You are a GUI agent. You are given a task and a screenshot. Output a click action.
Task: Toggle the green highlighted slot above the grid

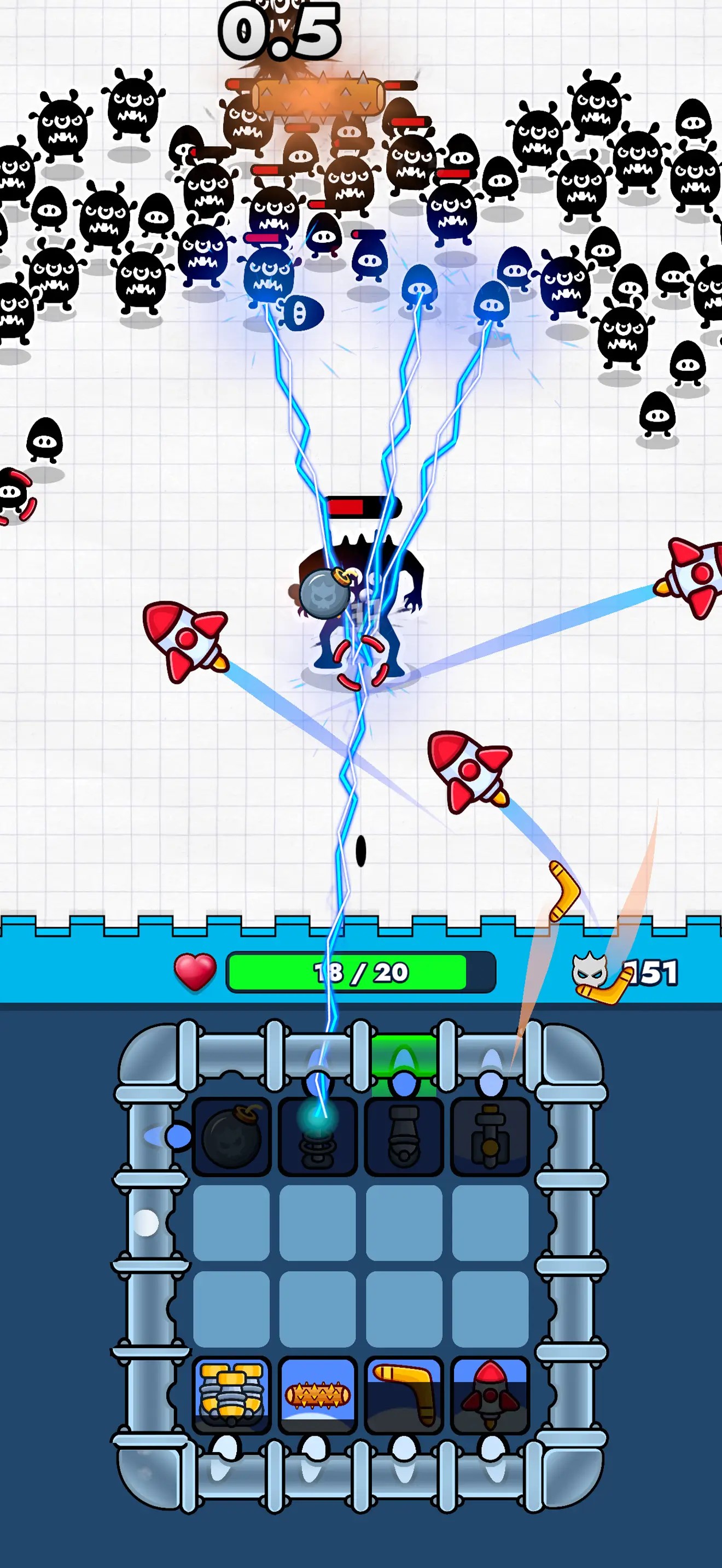[x=404, y=1056]
